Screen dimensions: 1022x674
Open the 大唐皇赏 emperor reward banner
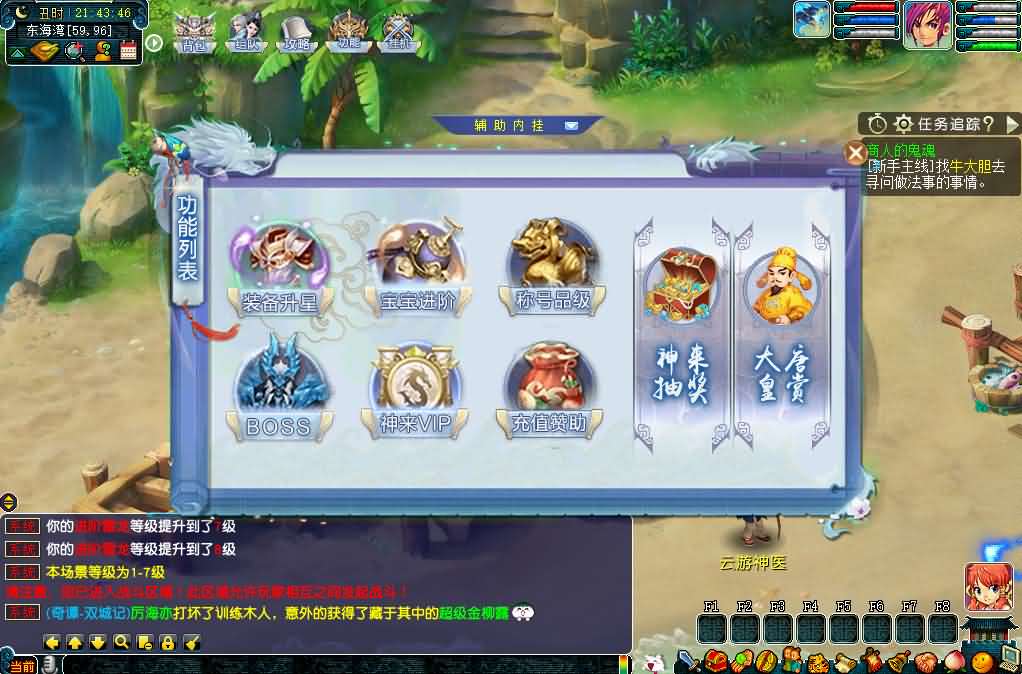pyautogui.click(x=781, y=329)
